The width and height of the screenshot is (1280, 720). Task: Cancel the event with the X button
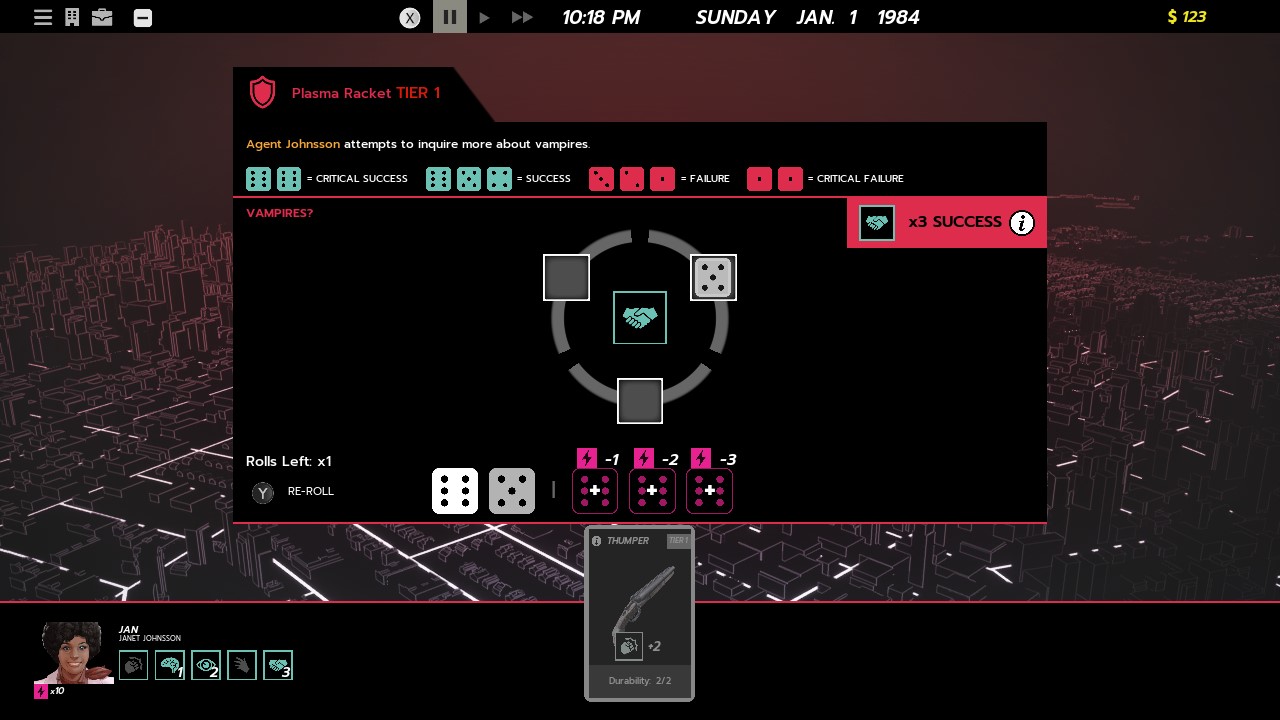tap(409, 17)
